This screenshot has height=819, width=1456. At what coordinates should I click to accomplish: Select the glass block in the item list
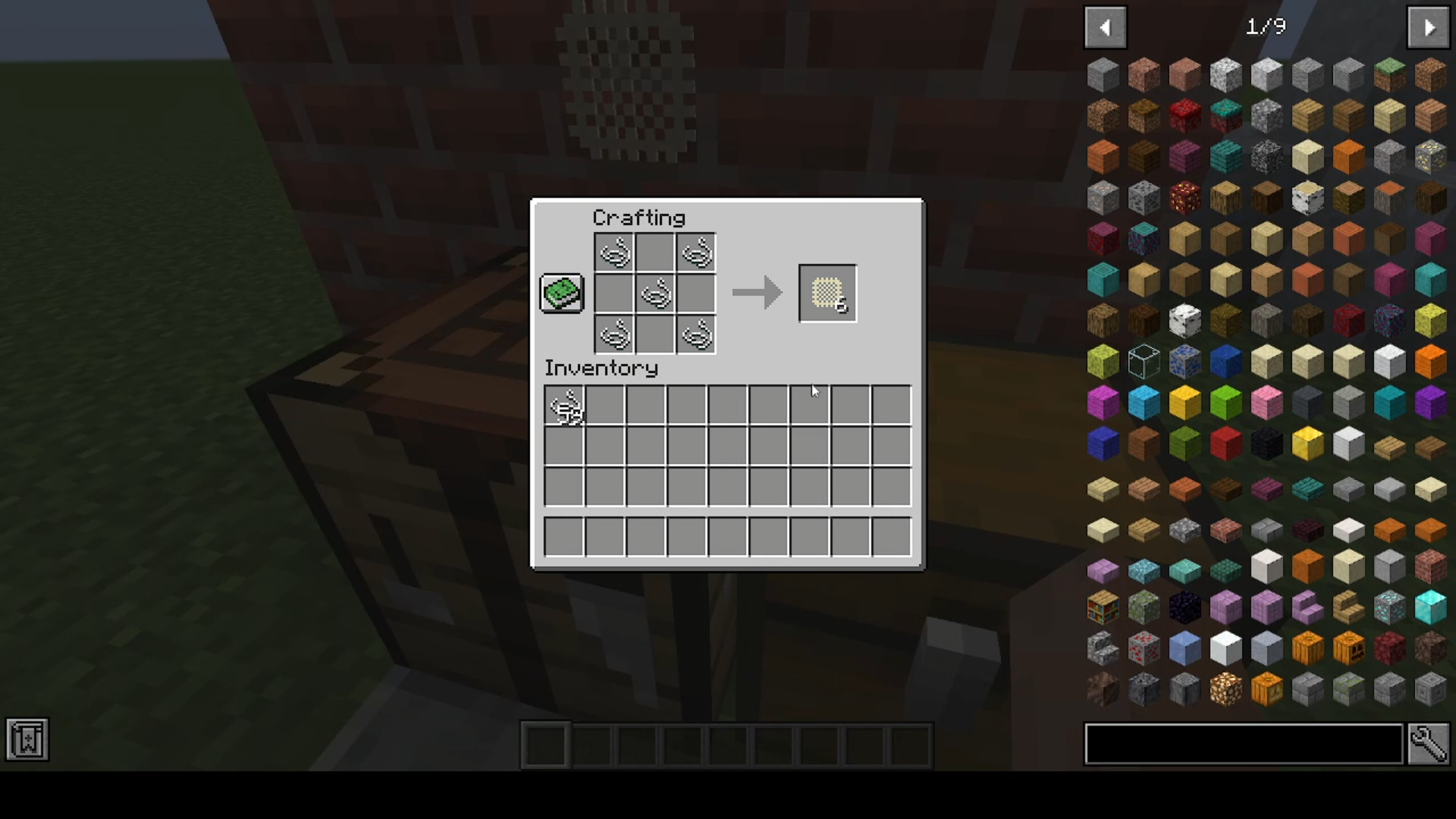click(1144, 362)
